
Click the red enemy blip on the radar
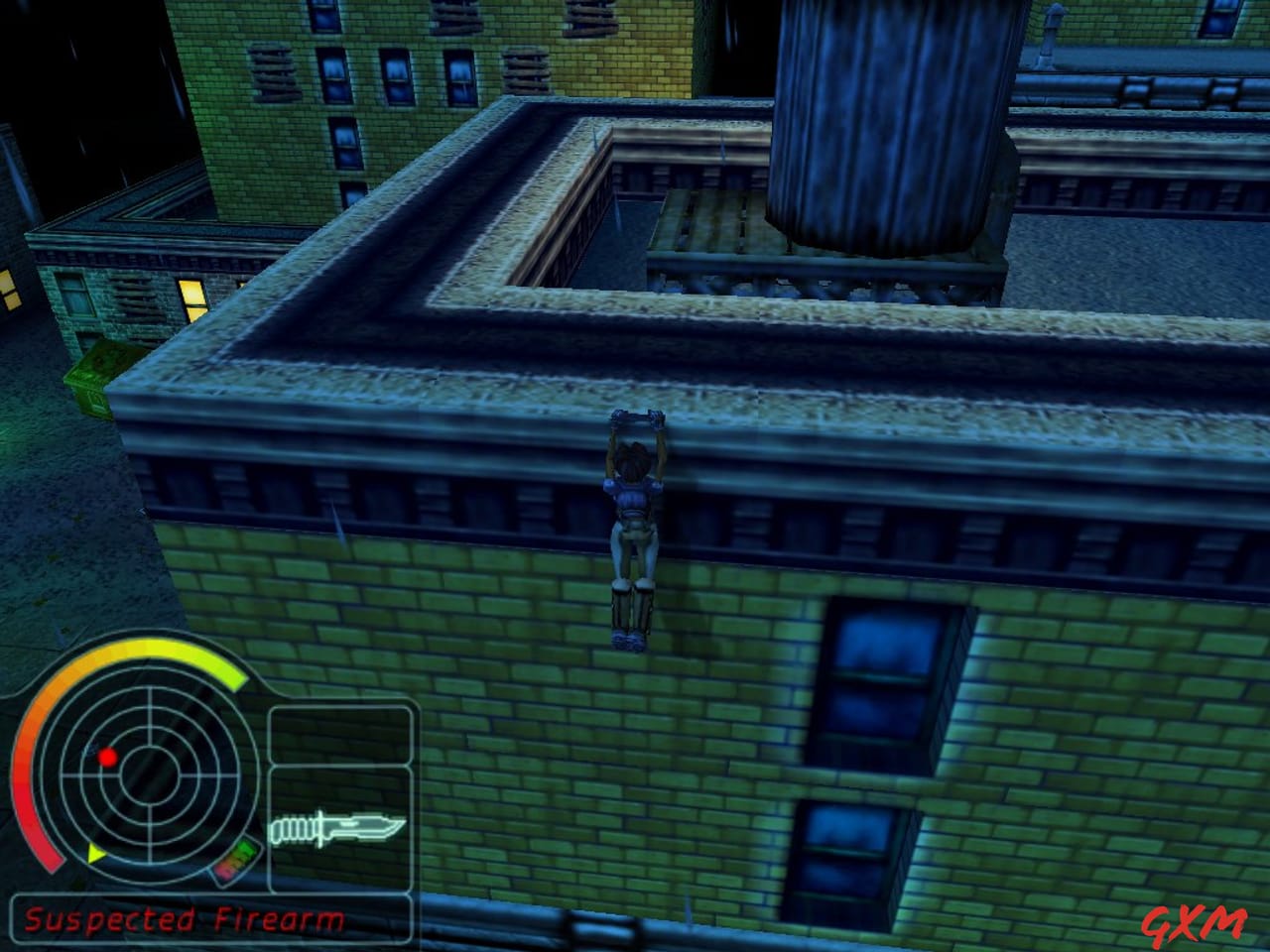107,756
